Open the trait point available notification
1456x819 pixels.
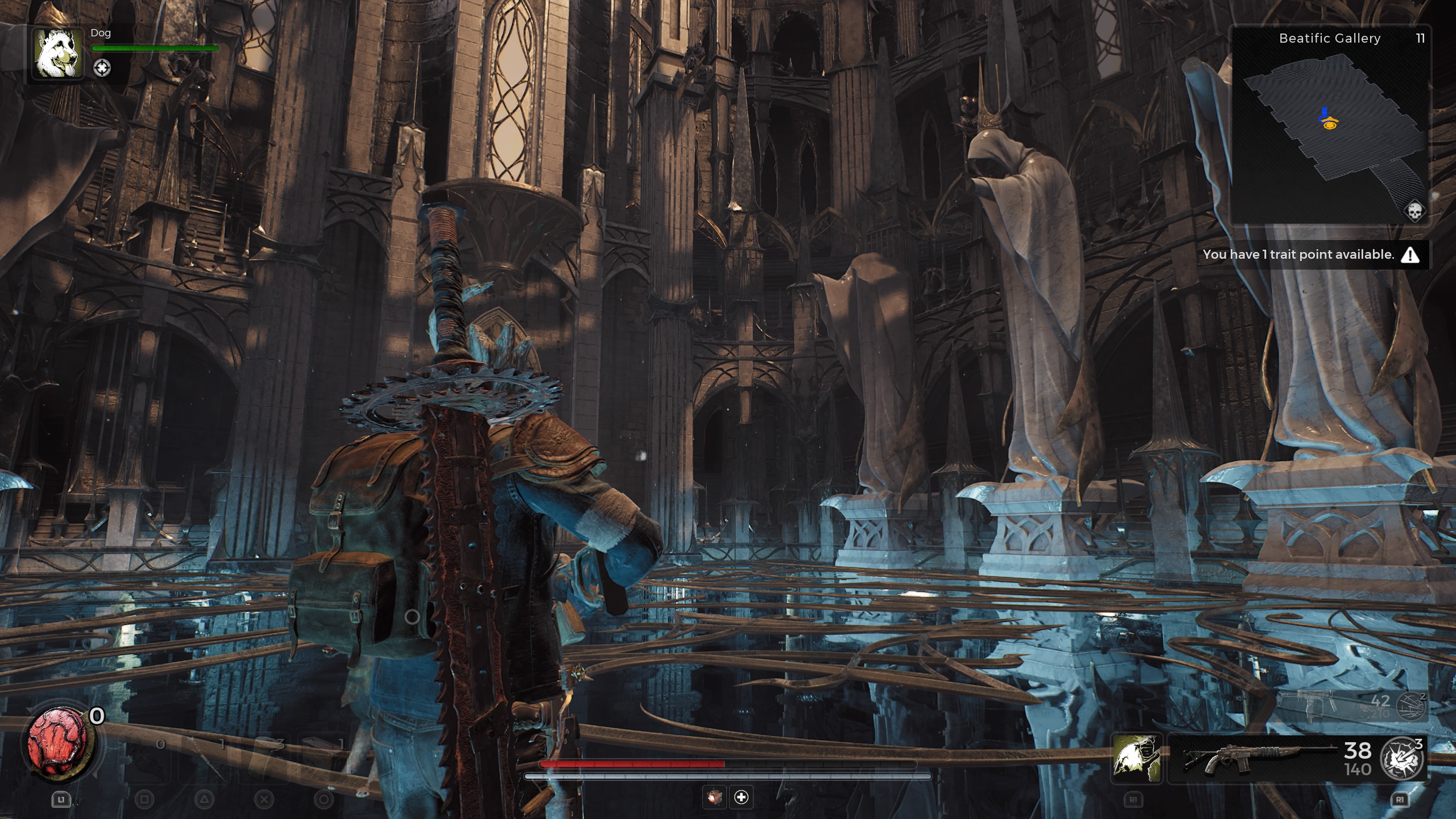pyautogui.click(x=1311, y=255)
